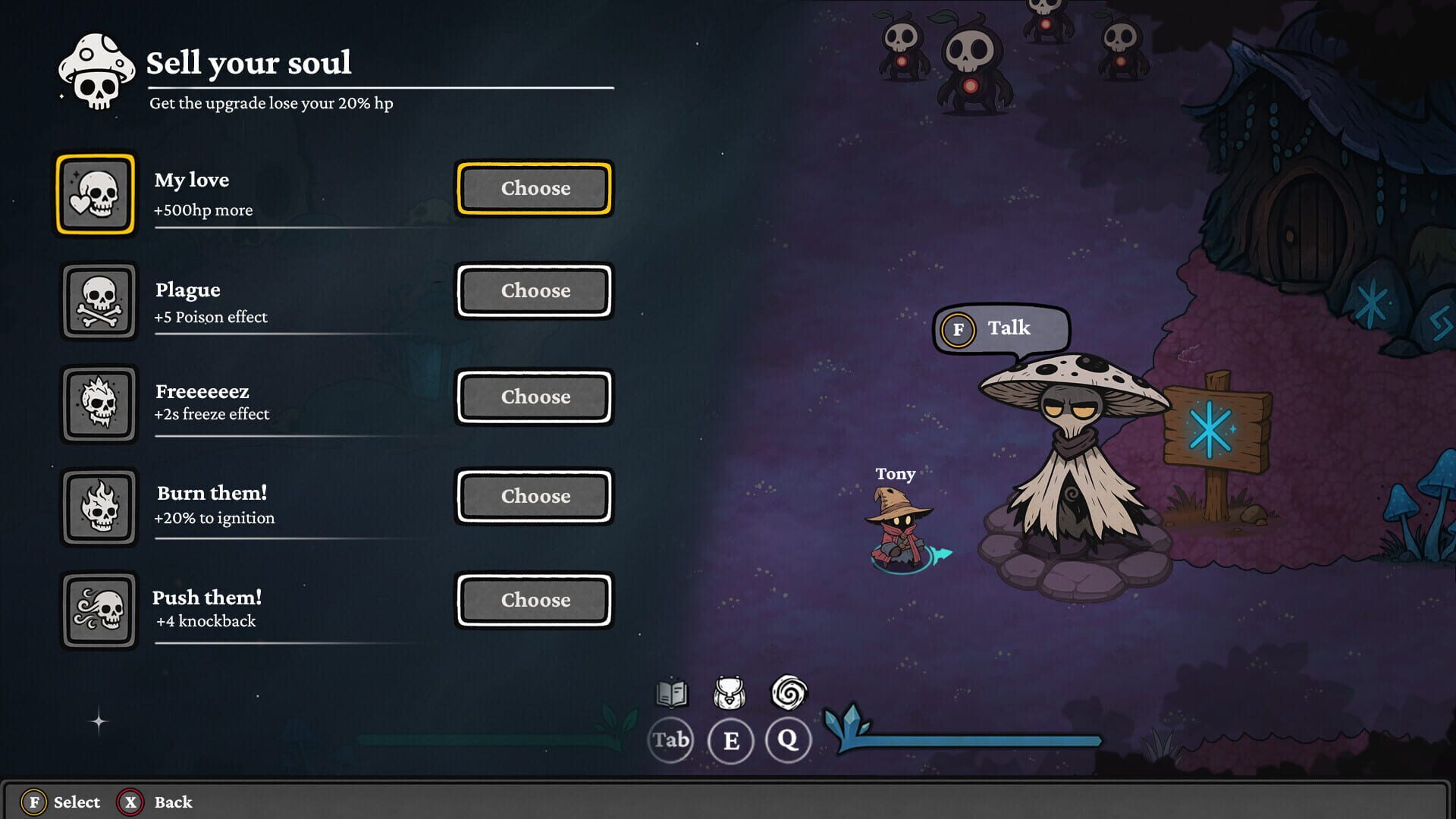Select the skull with heart icon

tap(96, 194)
